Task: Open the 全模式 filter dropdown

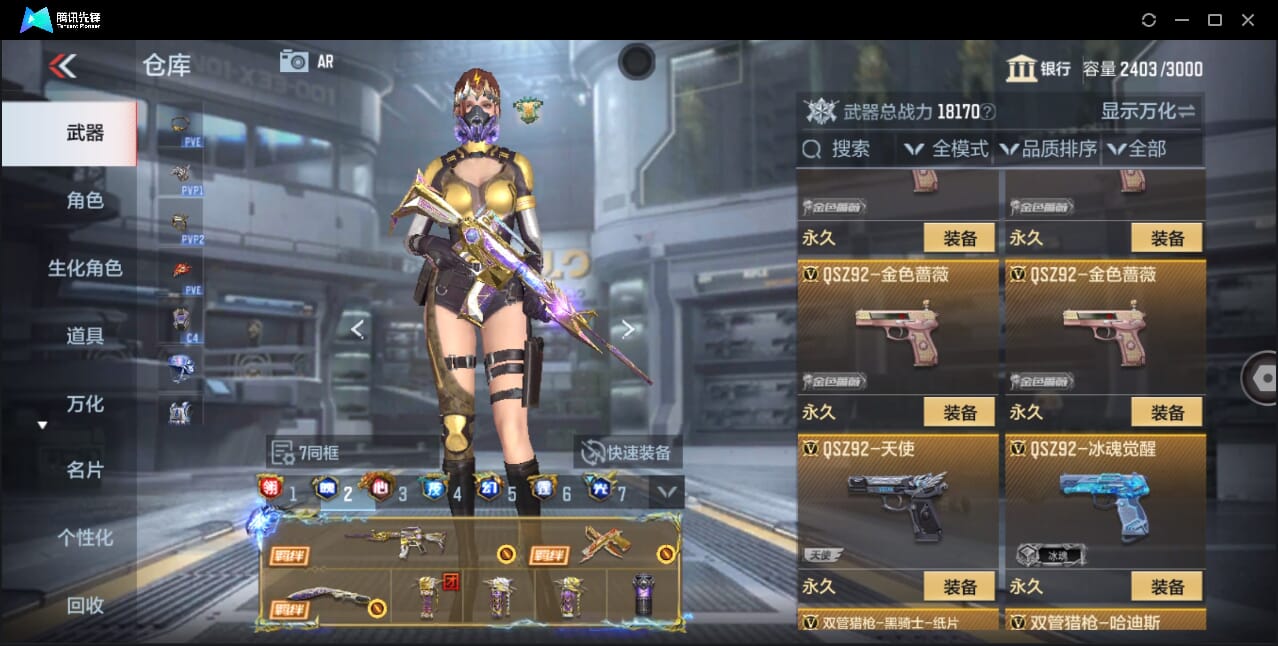Action: (x=946, y=150)
